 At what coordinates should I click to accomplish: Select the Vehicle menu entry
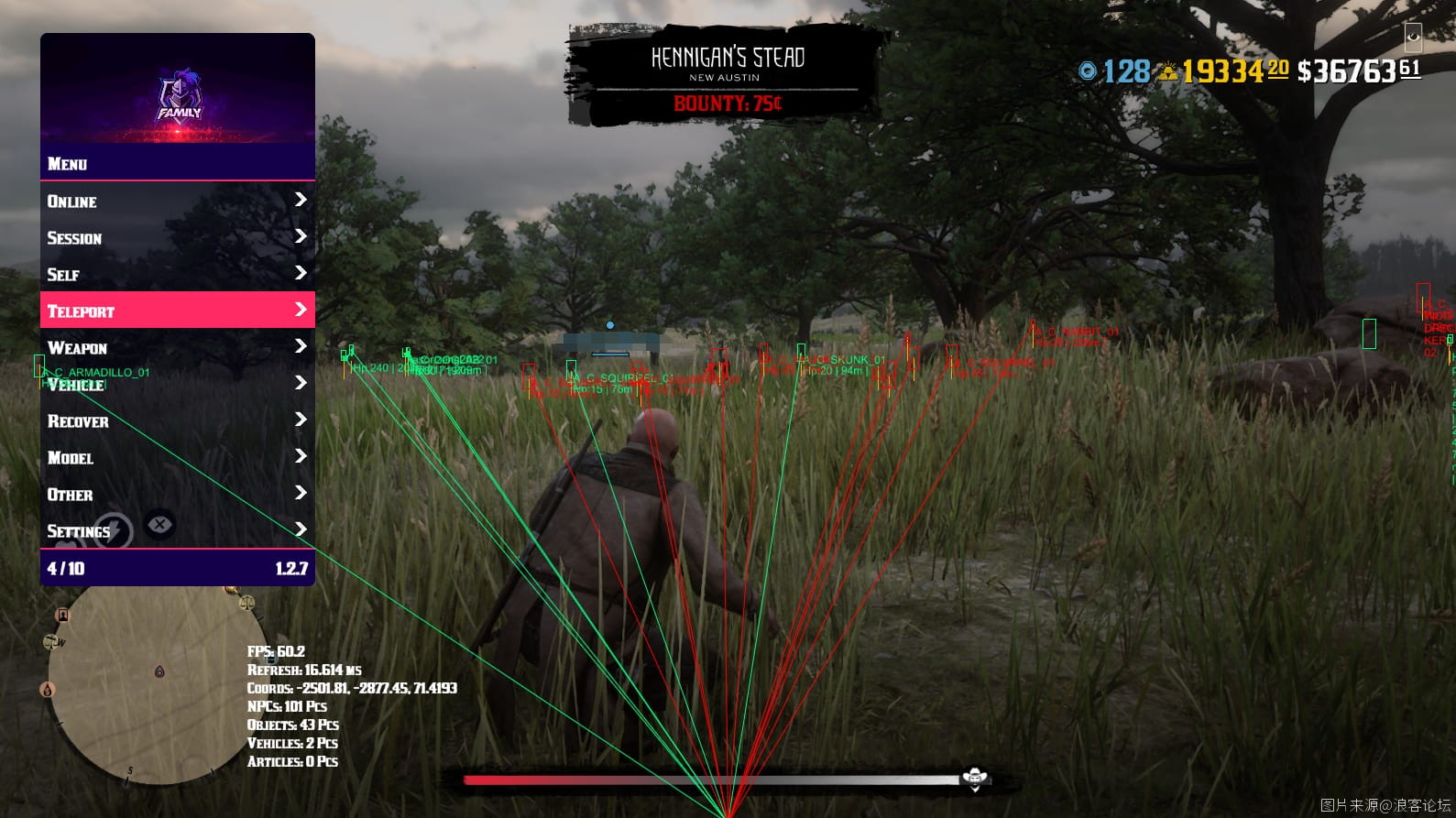[x=177, y=384]
